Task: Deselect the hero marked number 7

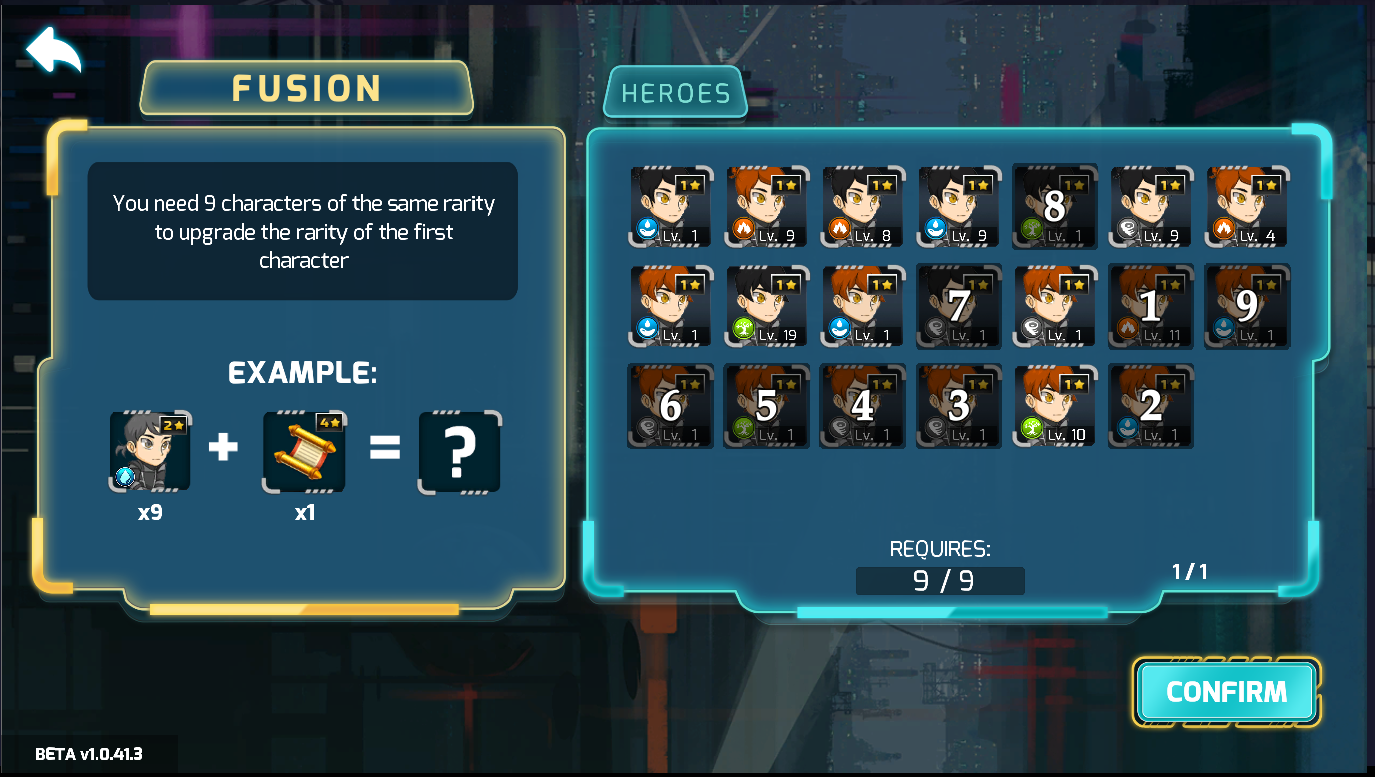Action: click(x=959, y=305)
